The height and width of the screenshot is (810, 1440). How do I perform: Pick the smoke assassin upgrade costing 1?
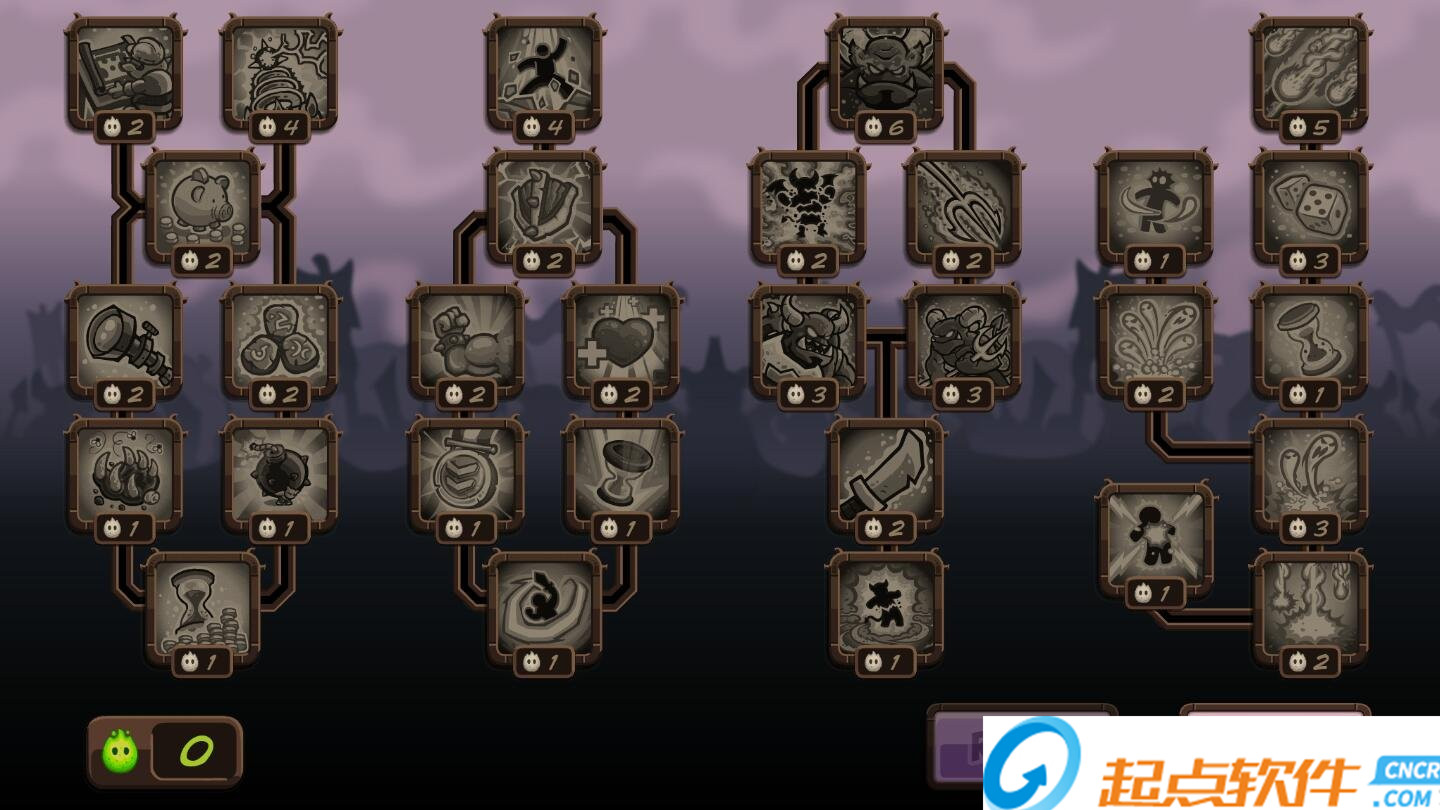(886, 608)
